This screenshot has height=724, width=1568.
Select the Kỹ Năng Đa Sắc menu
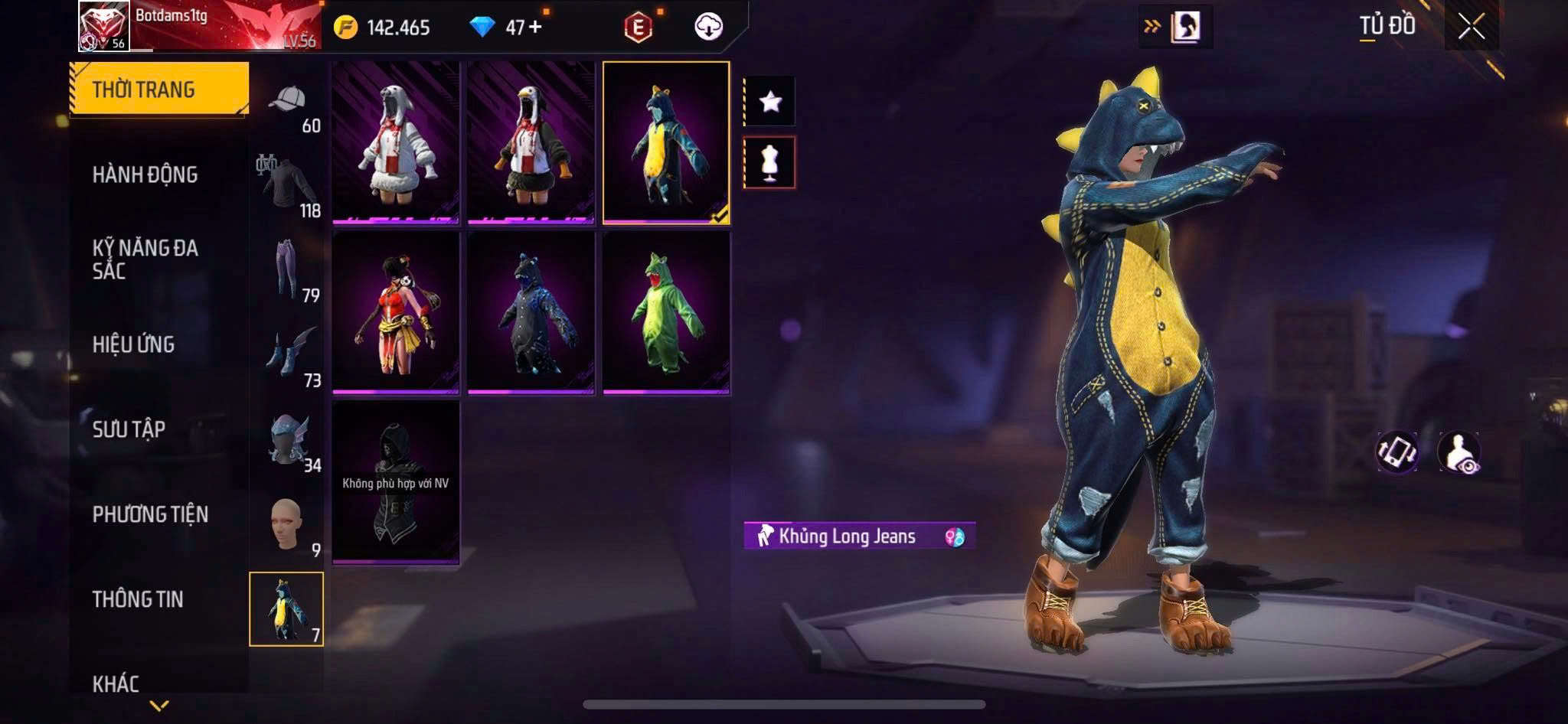click(145, 259)
